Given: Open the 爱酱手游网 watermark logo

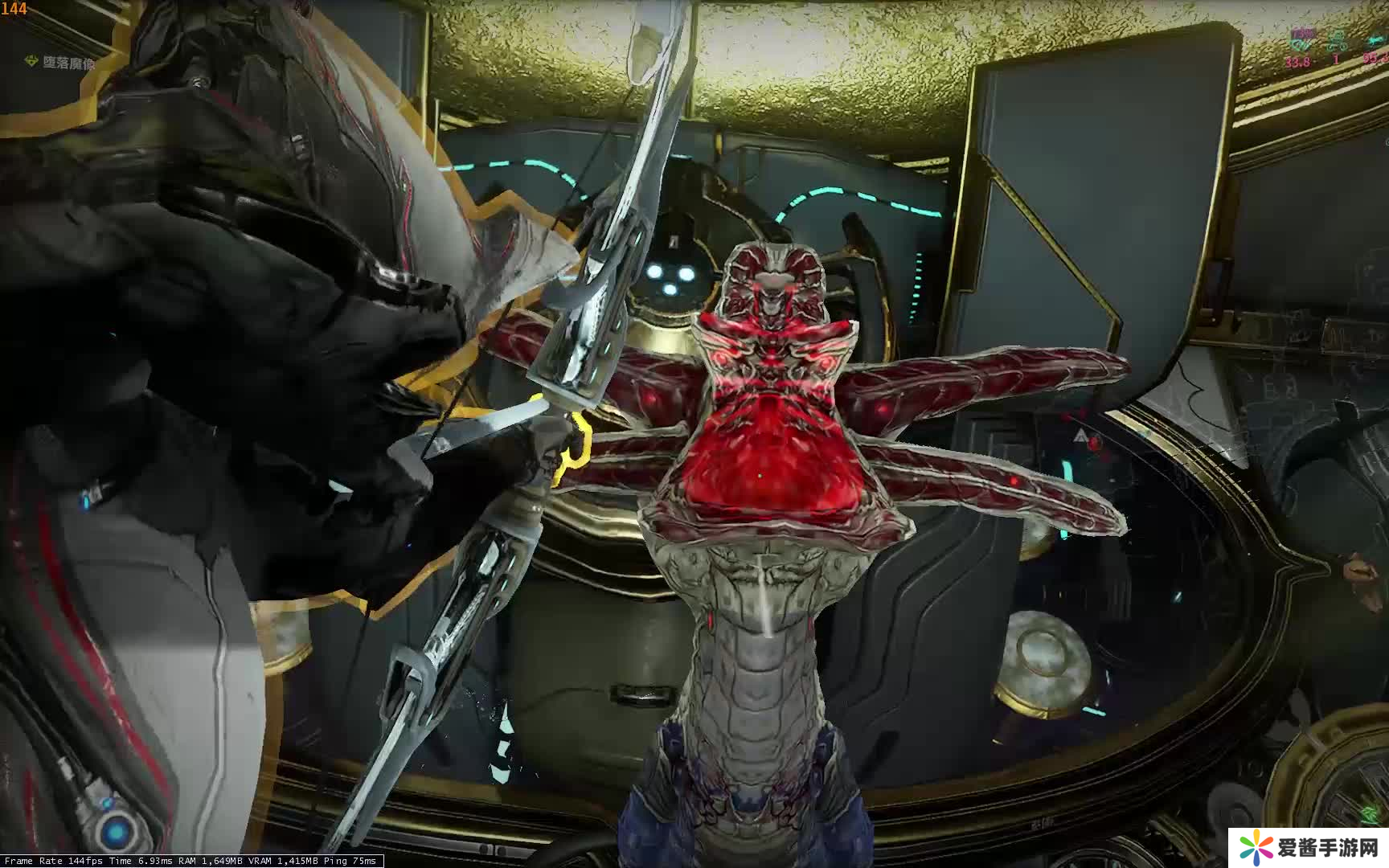Looking at the screenshot, I should point(1309,847).
